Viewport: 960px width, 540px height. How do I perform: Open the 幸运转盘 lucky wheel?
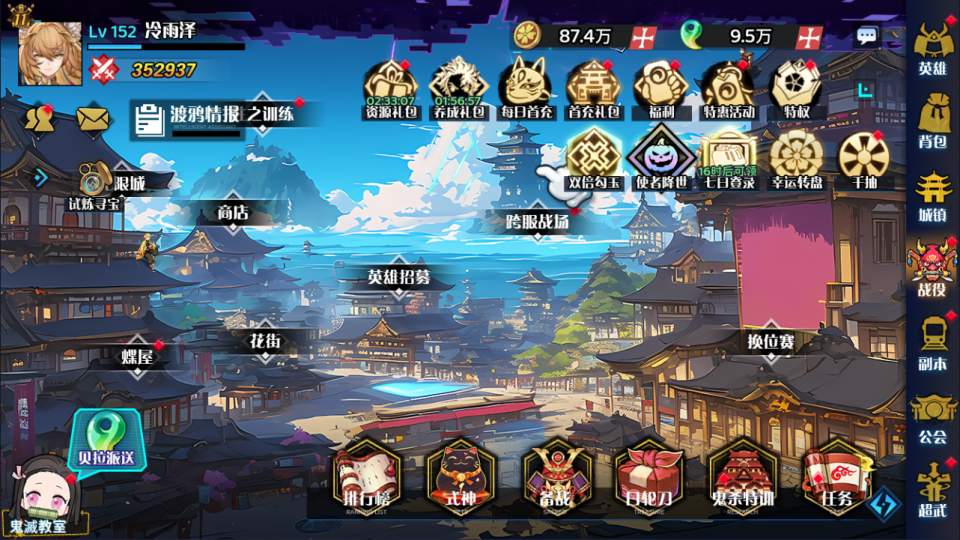(x=796, y=158)
